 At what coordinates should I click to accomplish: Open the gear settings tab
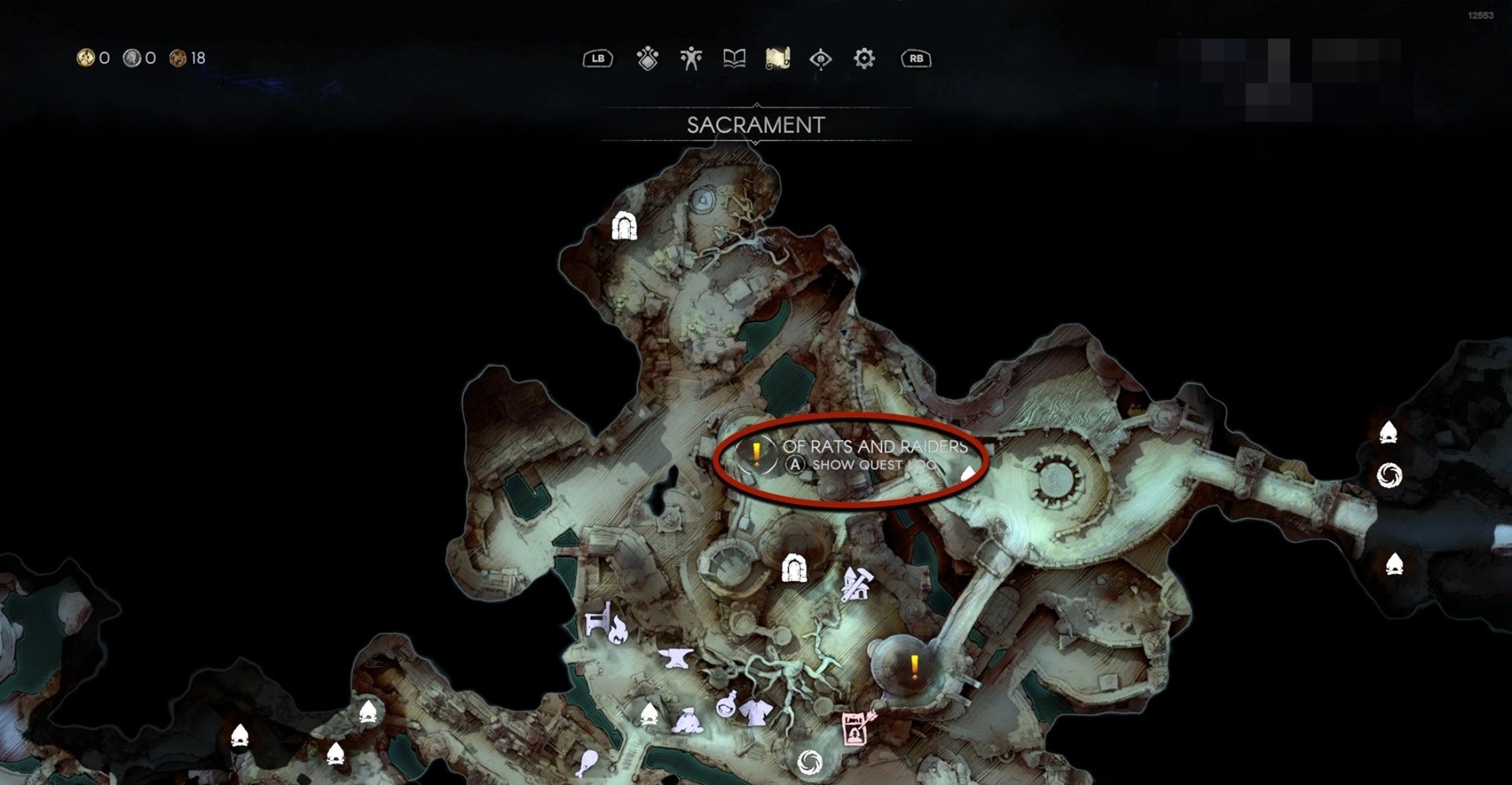pyautogui.click(x=864, y=58)
